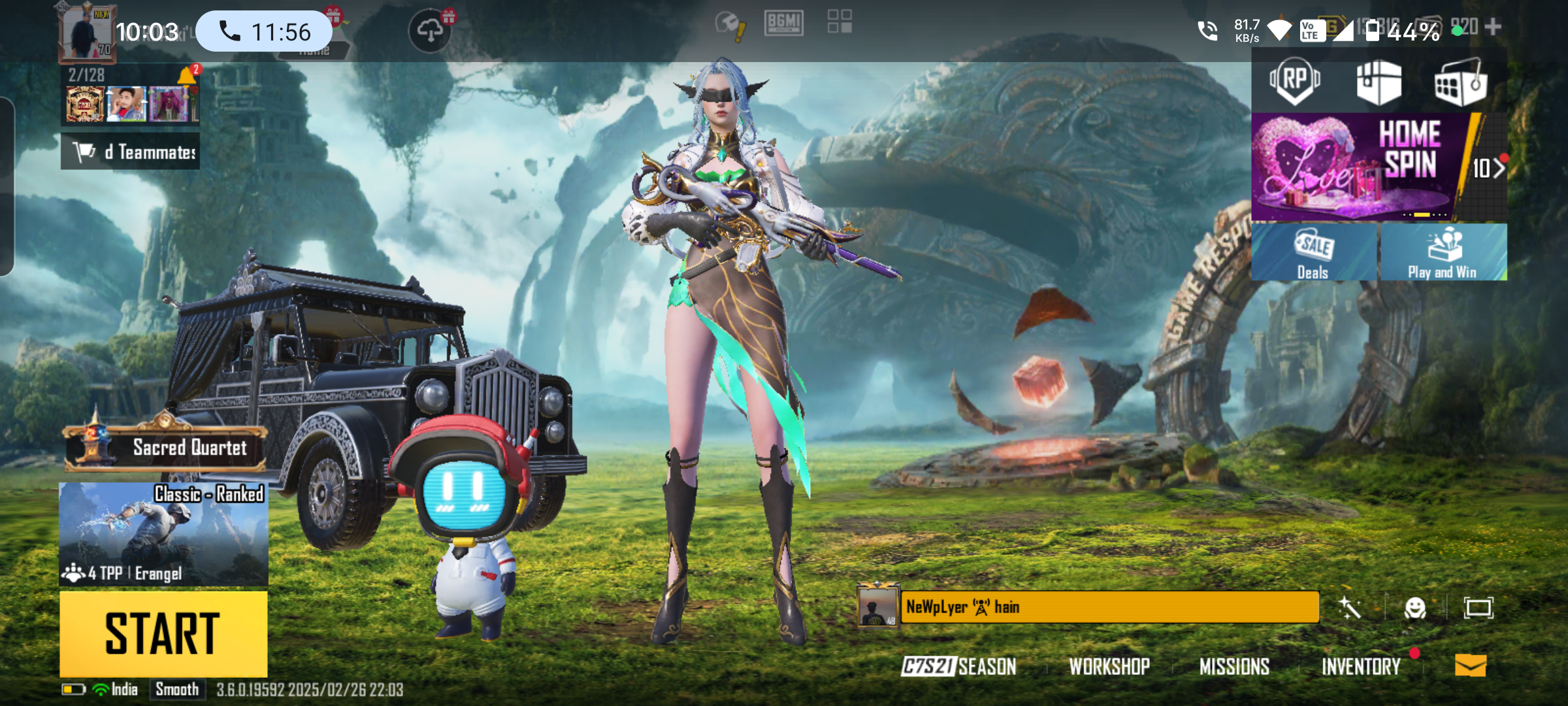Click the chat message bar

pyautogui.click(x=1109, y=607)
